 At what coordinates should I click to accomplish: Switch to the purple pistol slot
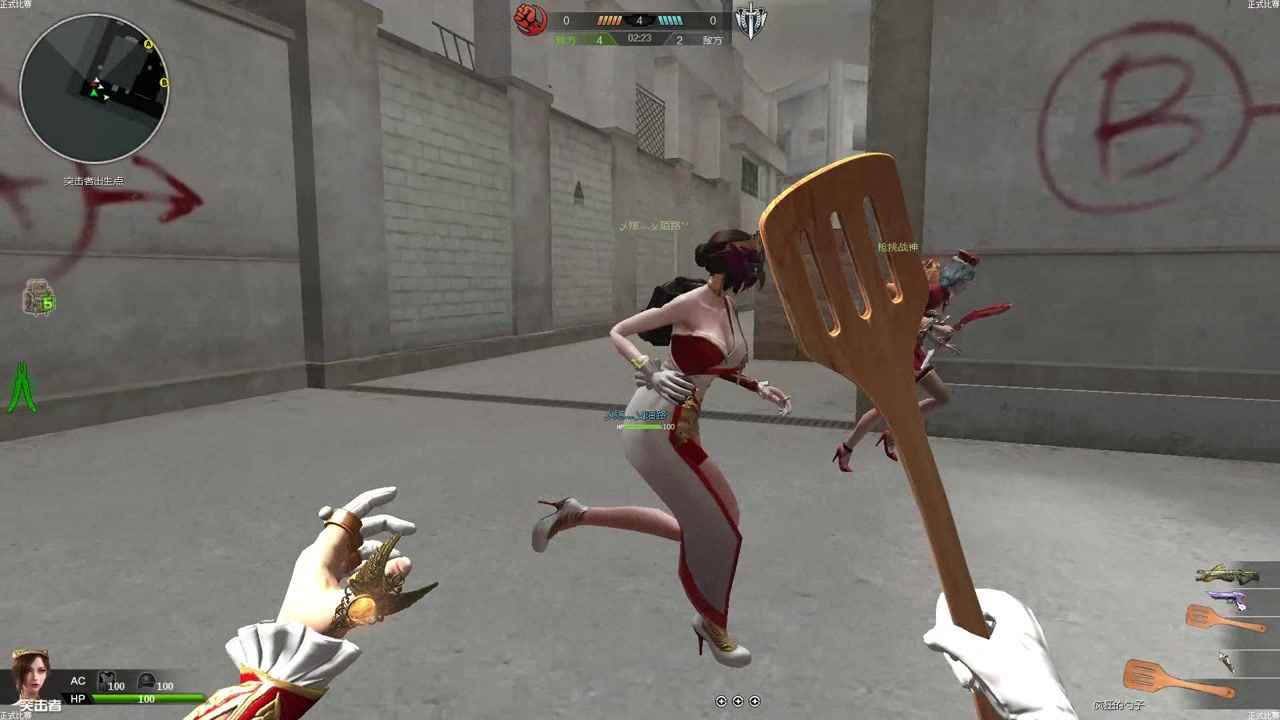tap(1228, 600)
